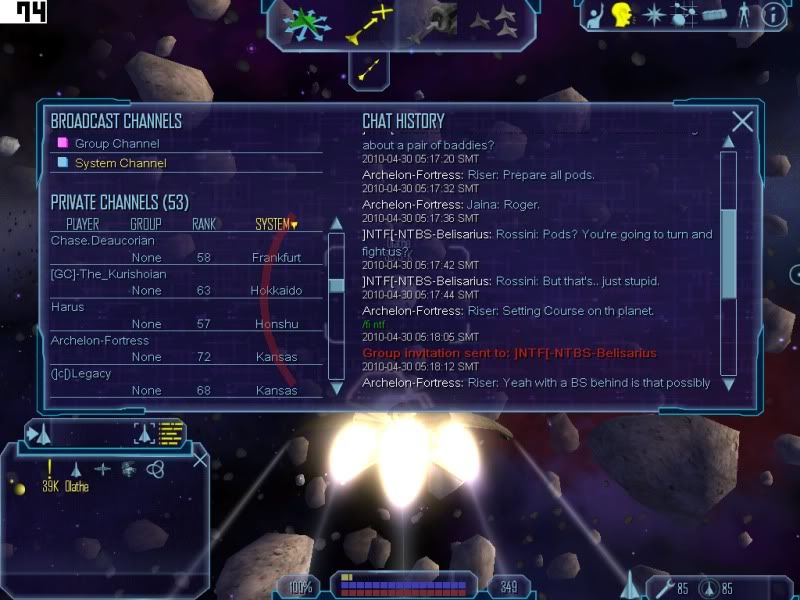This screenshot has width=800, height=600.
Task: Sort private channels by Rank column
Action: tap(204, 224)
